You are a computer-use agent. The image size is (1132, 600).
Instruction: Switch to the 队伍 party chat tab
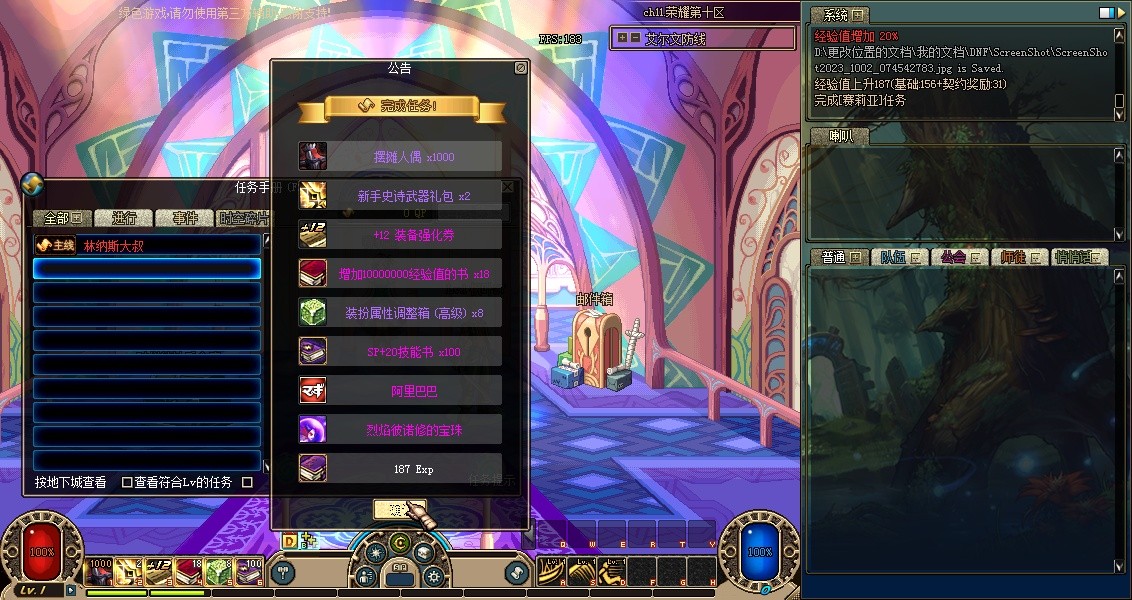coord(899,257)
